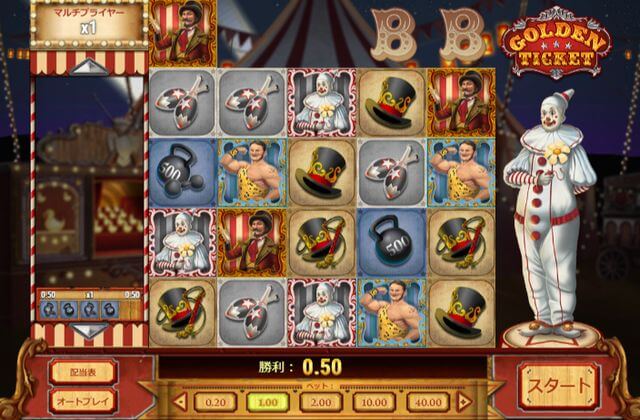The width and height of the screenshot is (640, 420).
Task: Click the up arrow on the multiplier ladder
Action: point(89,67)
